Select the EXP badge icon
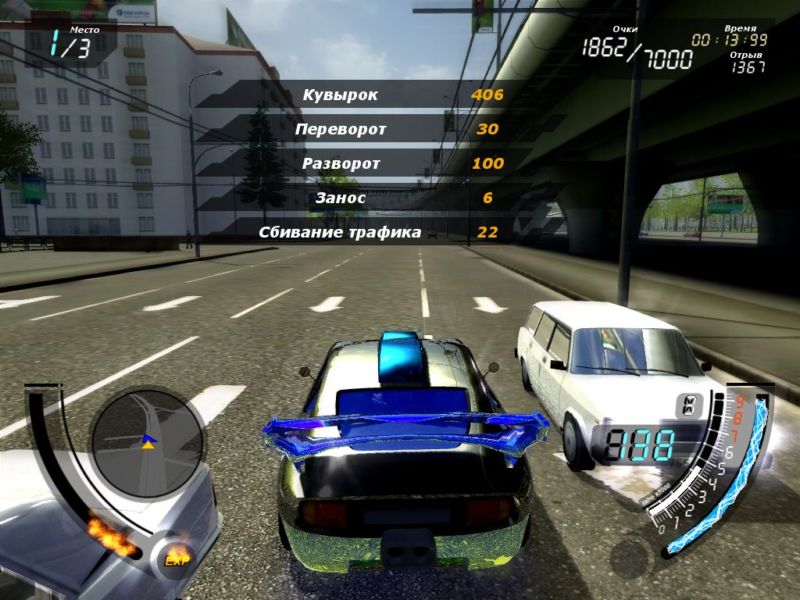The width and height of the screenshot is (800, 600). click(177, 557)
